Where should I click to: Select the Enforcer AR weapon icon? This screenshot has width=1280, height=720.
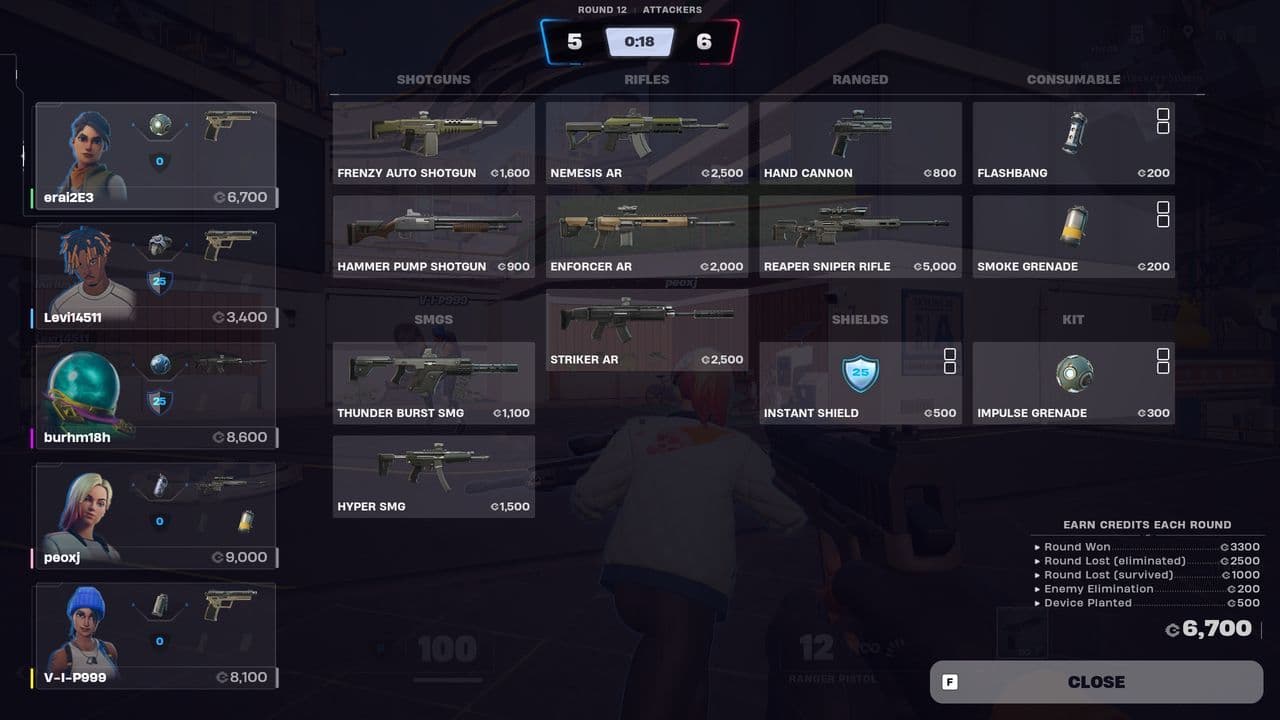[647, 228]
